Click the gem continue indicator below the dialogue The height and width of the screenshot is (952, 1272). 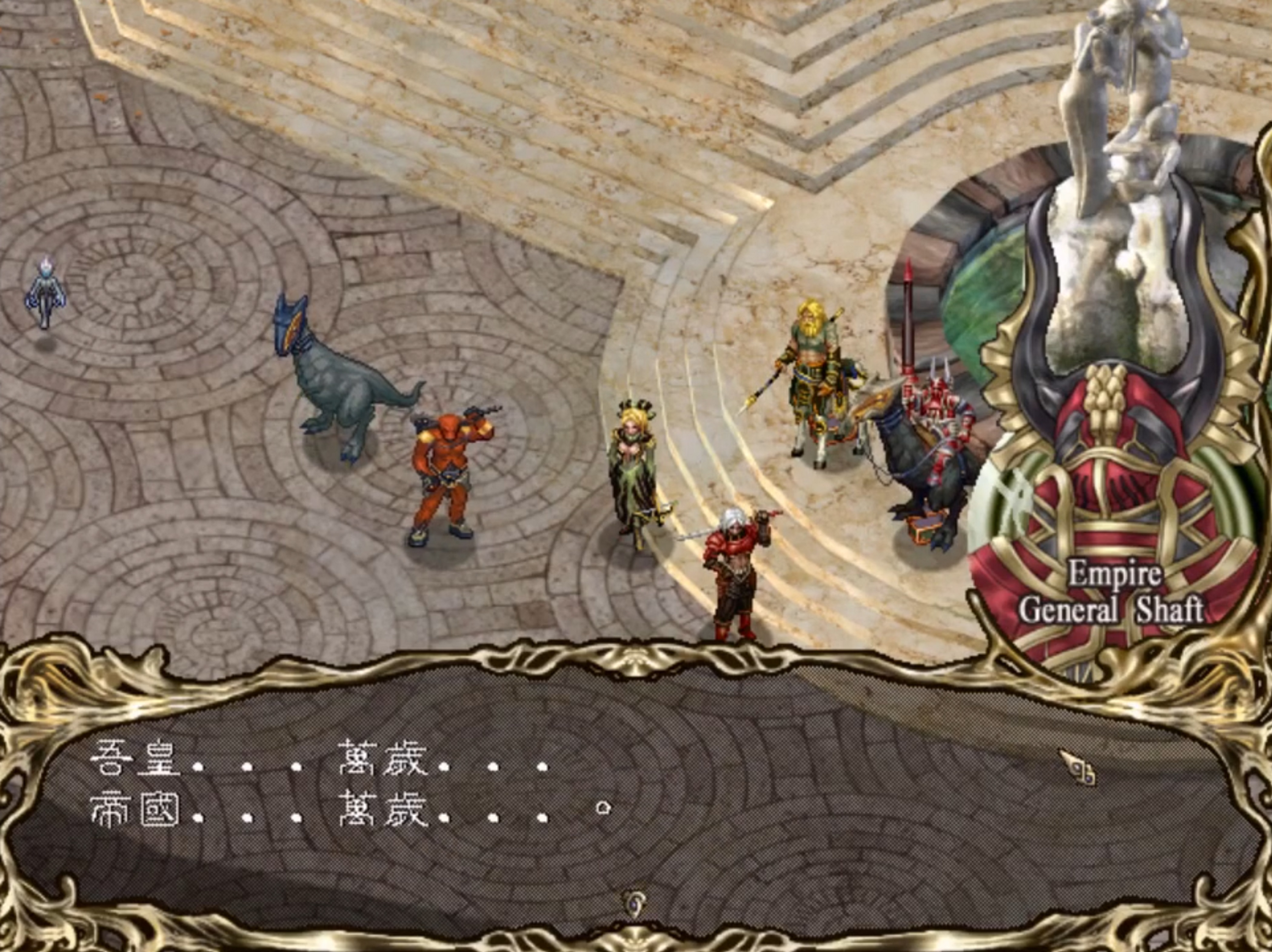point(635,905)
